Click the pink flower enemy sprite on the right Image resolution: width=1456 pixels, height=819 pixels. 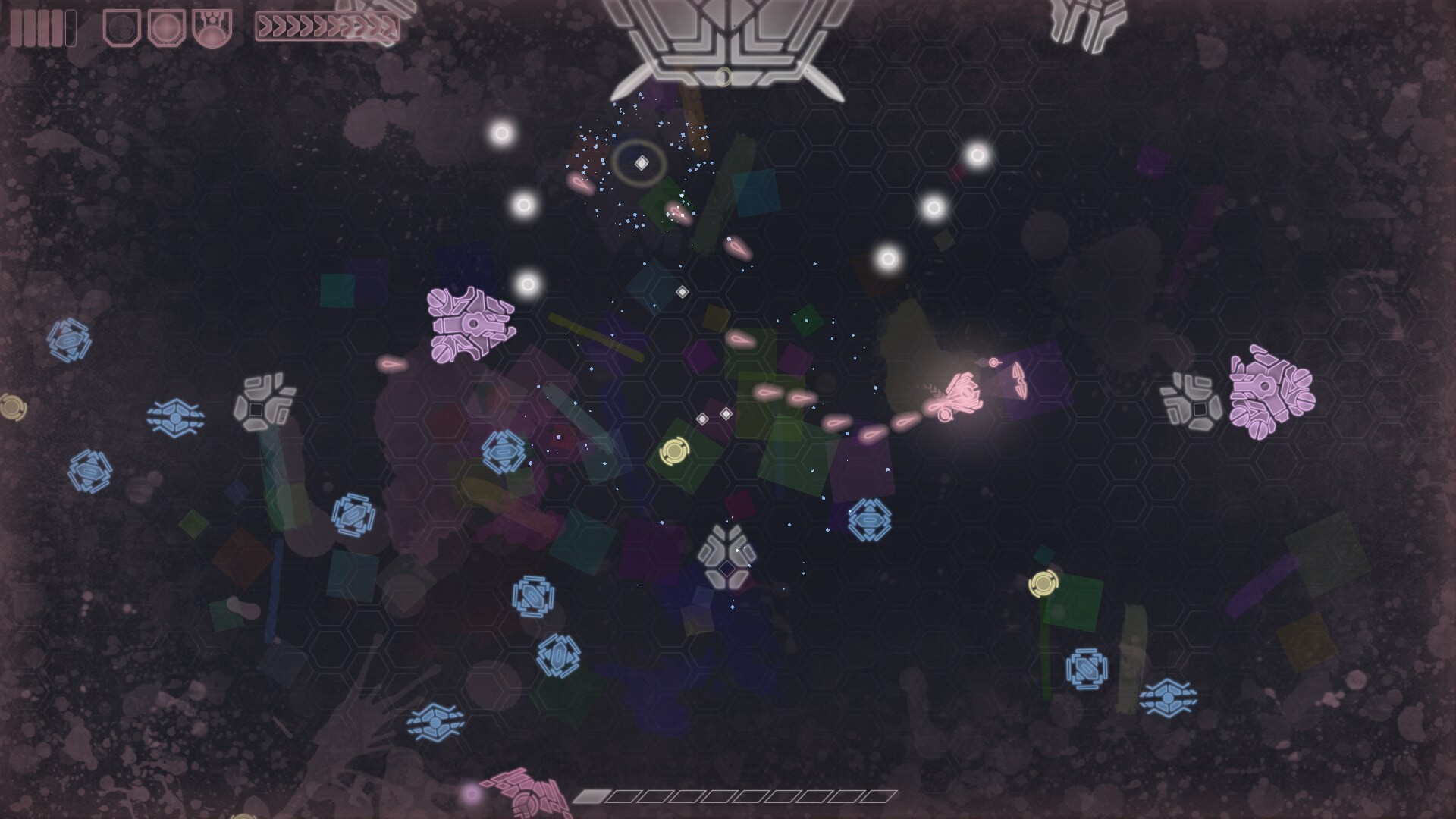(x=1274, y=394)
